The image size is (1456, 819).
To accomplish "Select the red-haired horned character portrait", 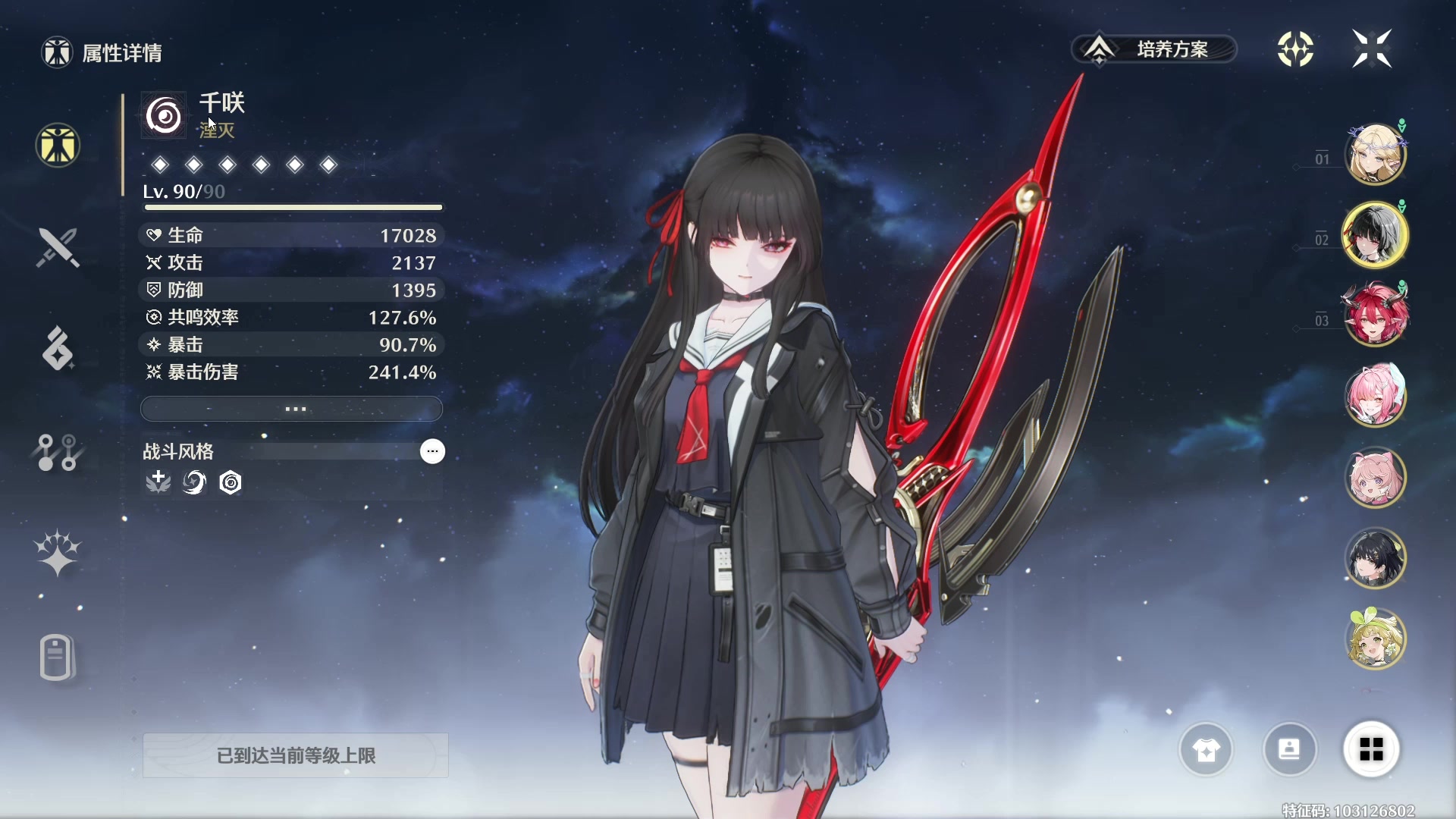I will (x=1375, y=314).
